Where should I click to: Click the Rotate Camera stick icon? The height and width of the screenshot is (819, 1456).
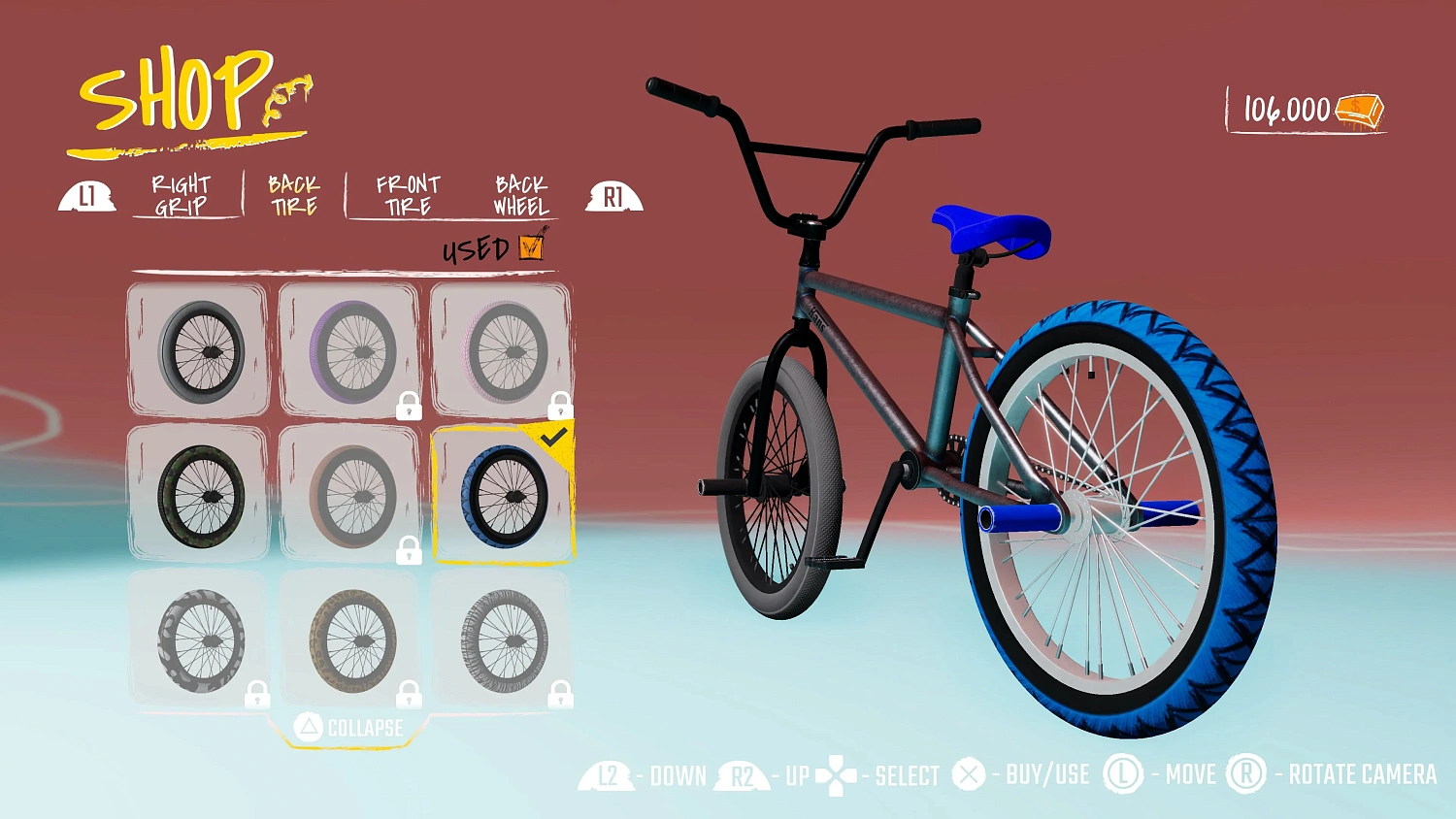tap(1246, 775)
